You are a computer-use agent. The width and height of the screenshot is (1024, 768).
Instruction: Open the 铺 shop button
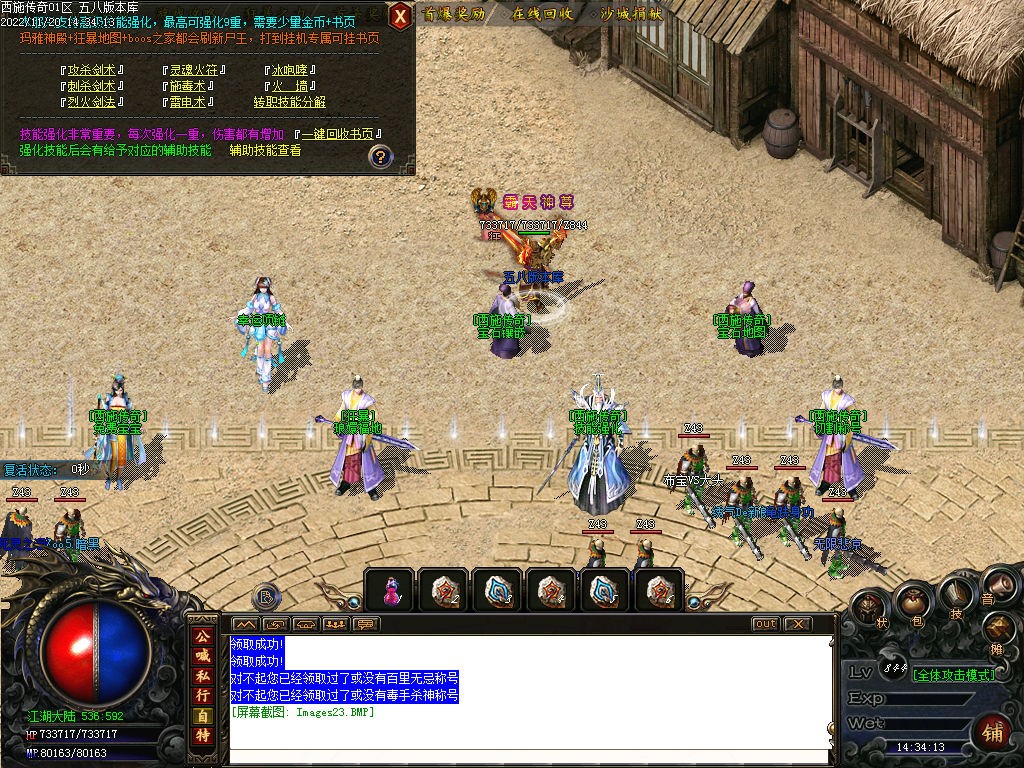tap(993, 730)
